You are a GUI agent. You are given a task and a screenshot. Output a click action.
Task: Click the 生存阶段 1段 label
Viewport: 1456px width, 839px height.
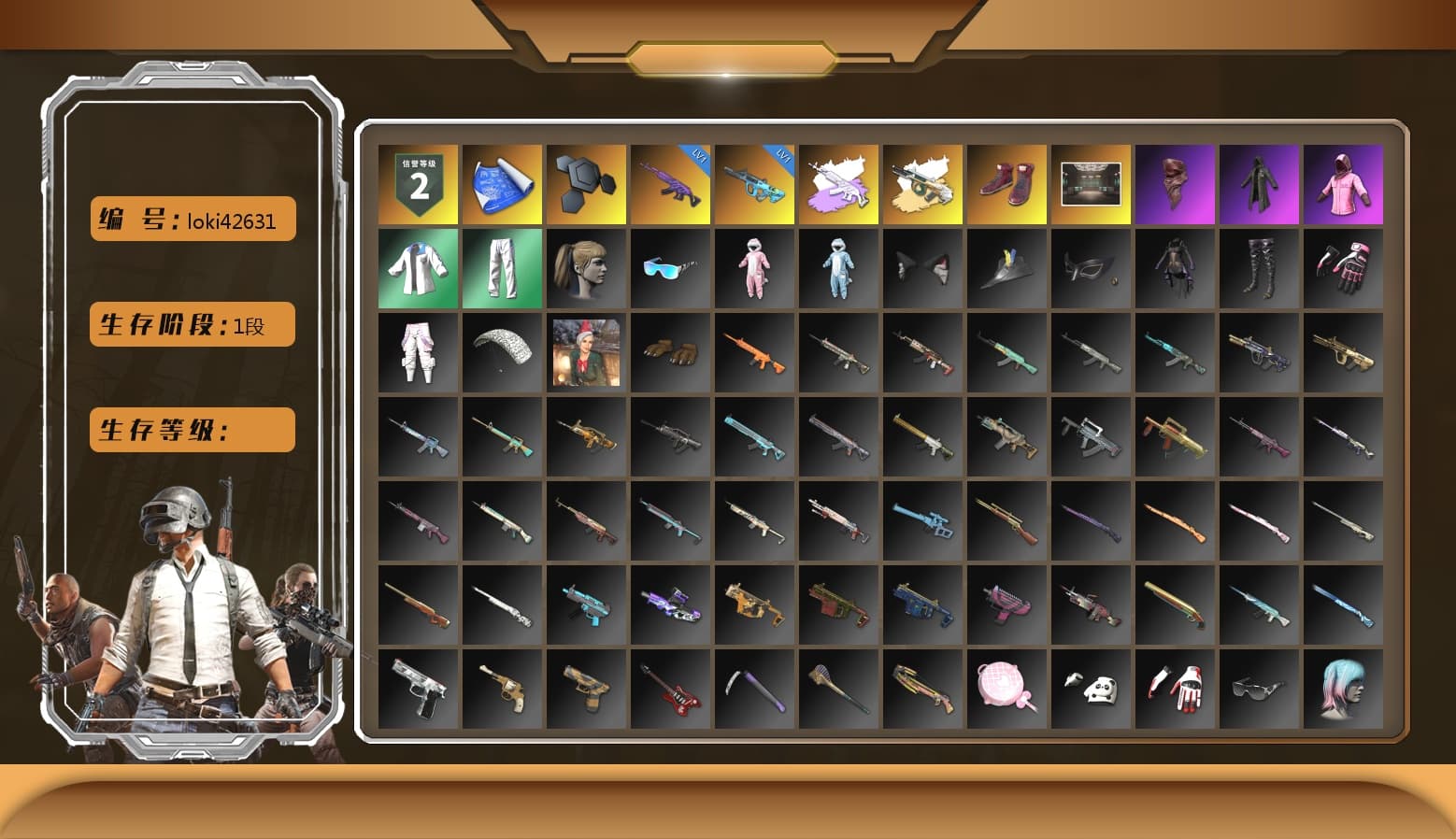pos(192,325)
